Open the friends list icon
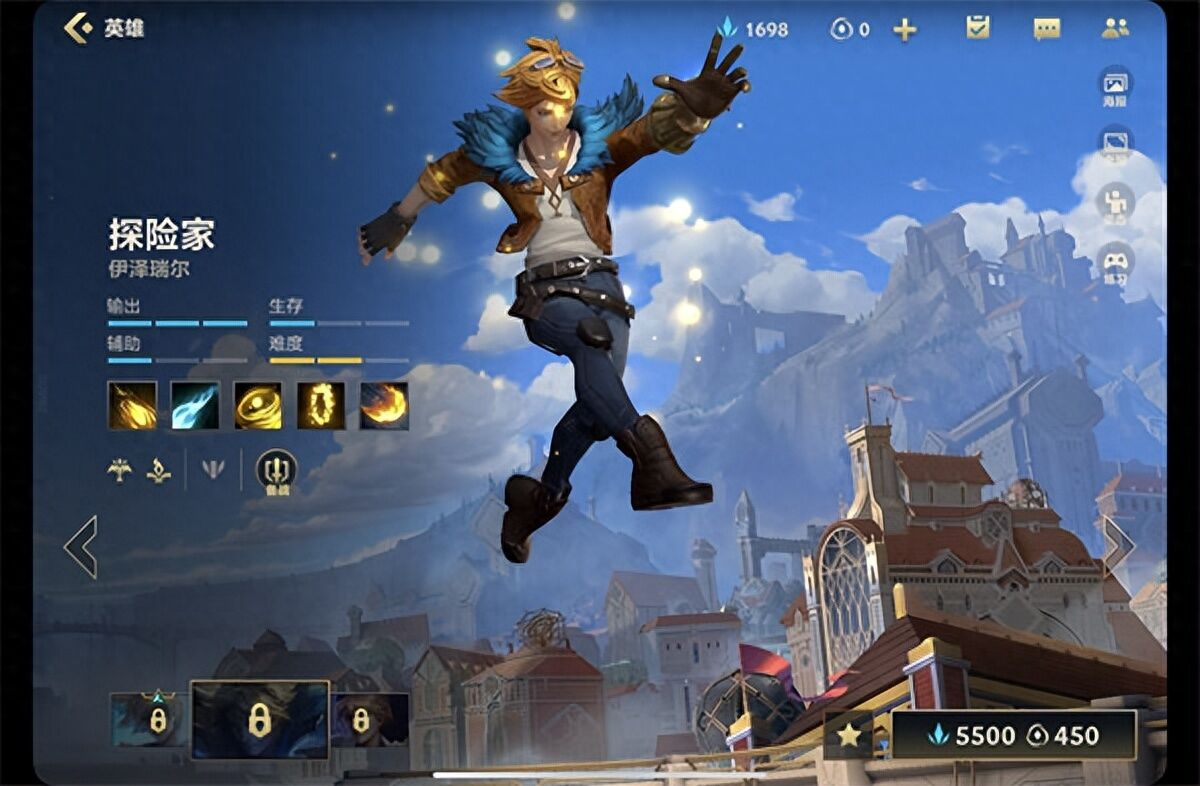 [1115, 28]
